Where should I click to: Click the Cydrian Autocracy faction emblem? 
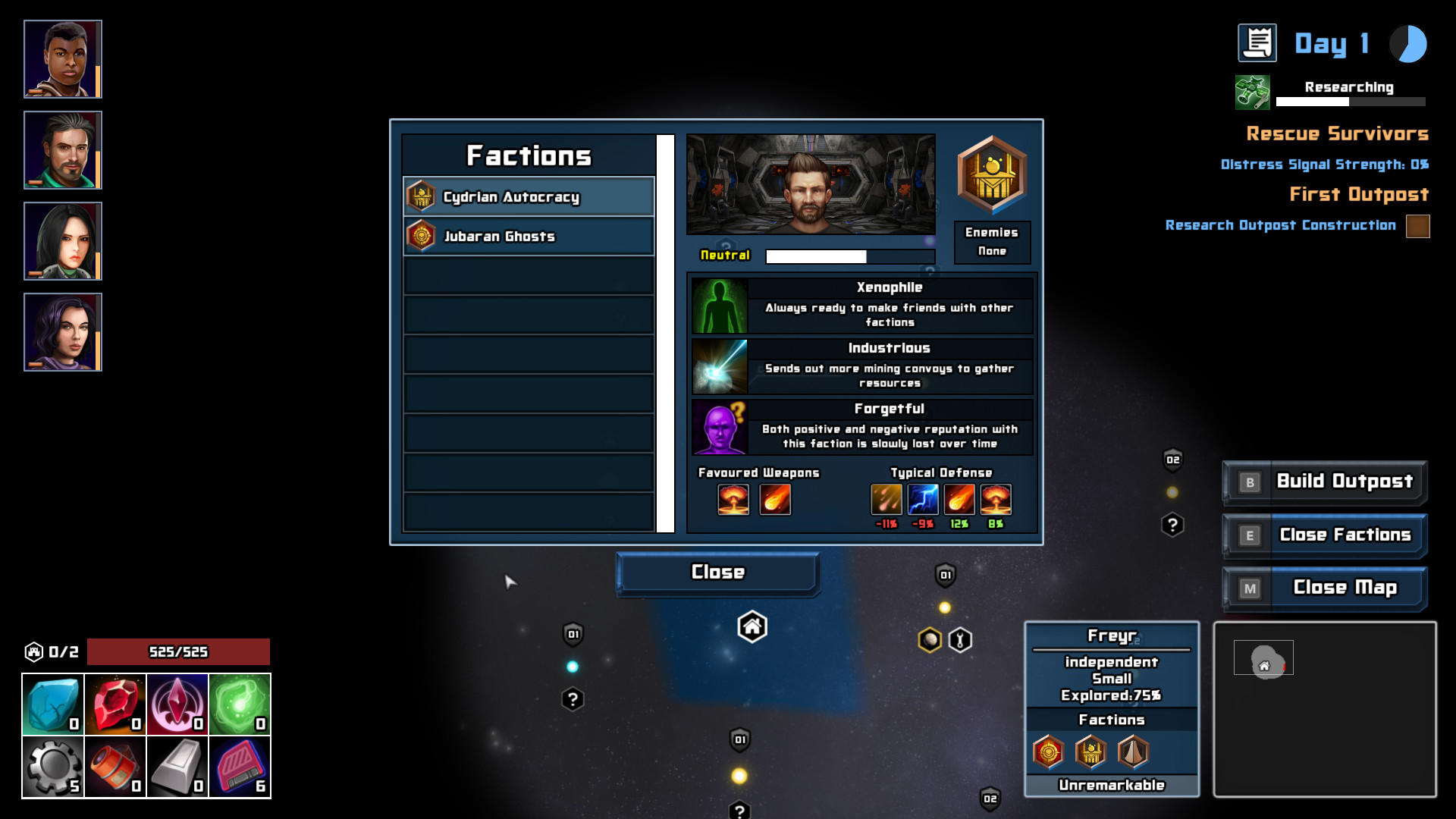pos(422,196)
